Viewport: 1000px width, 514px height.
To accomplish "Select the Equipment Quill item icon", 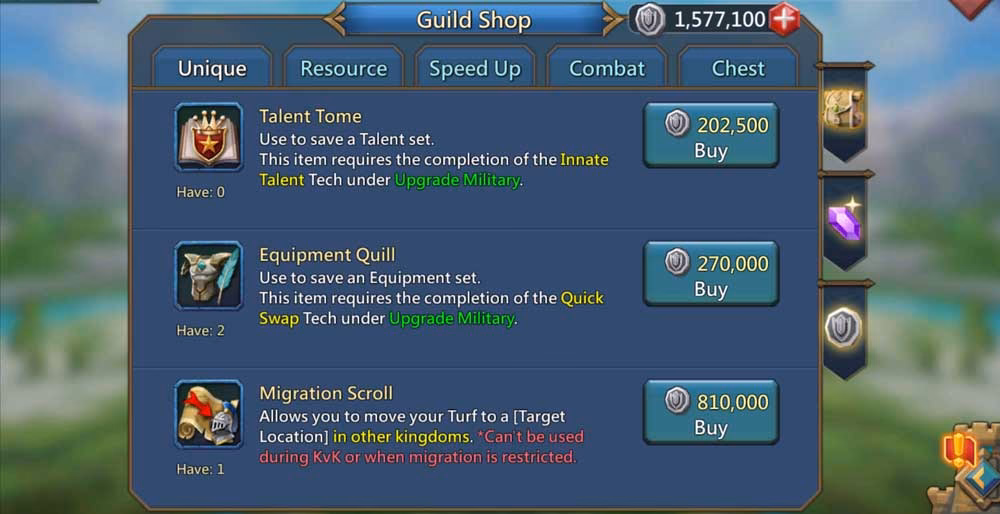I will pos(209,275).
